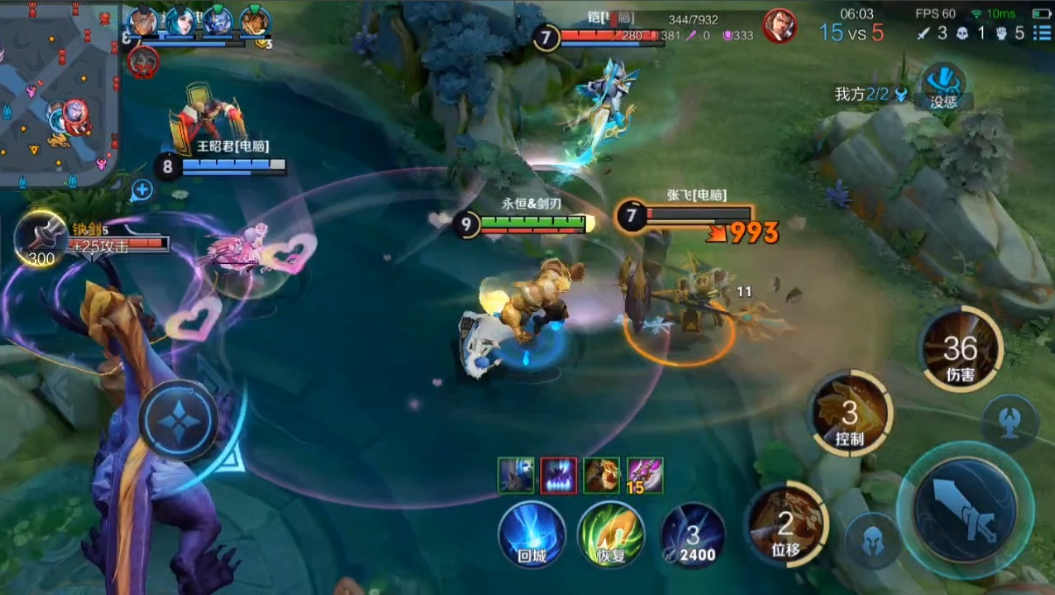Tap the tower-target attack button

[1010, 422]
